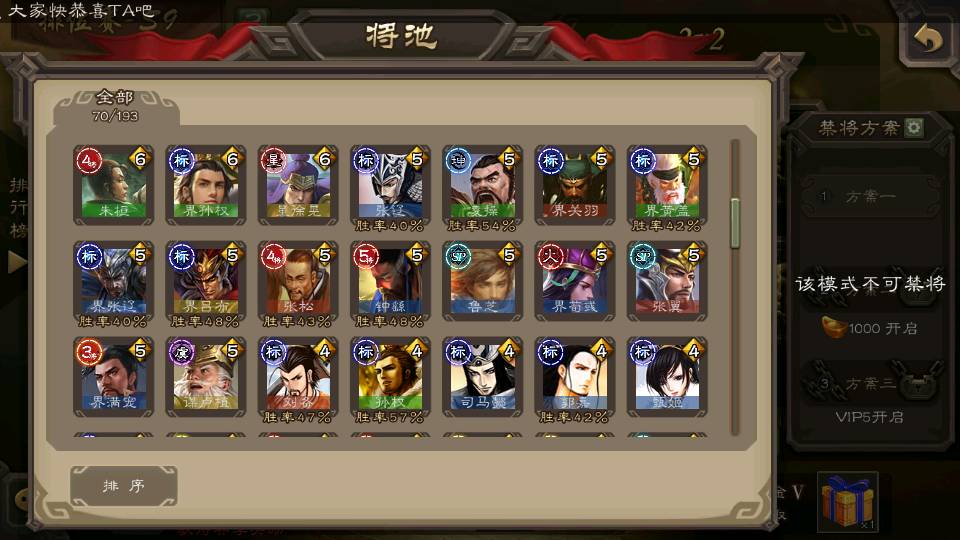960x540 pixels.
Task: Pick the 张松 general card
Action: pos(297,281)
